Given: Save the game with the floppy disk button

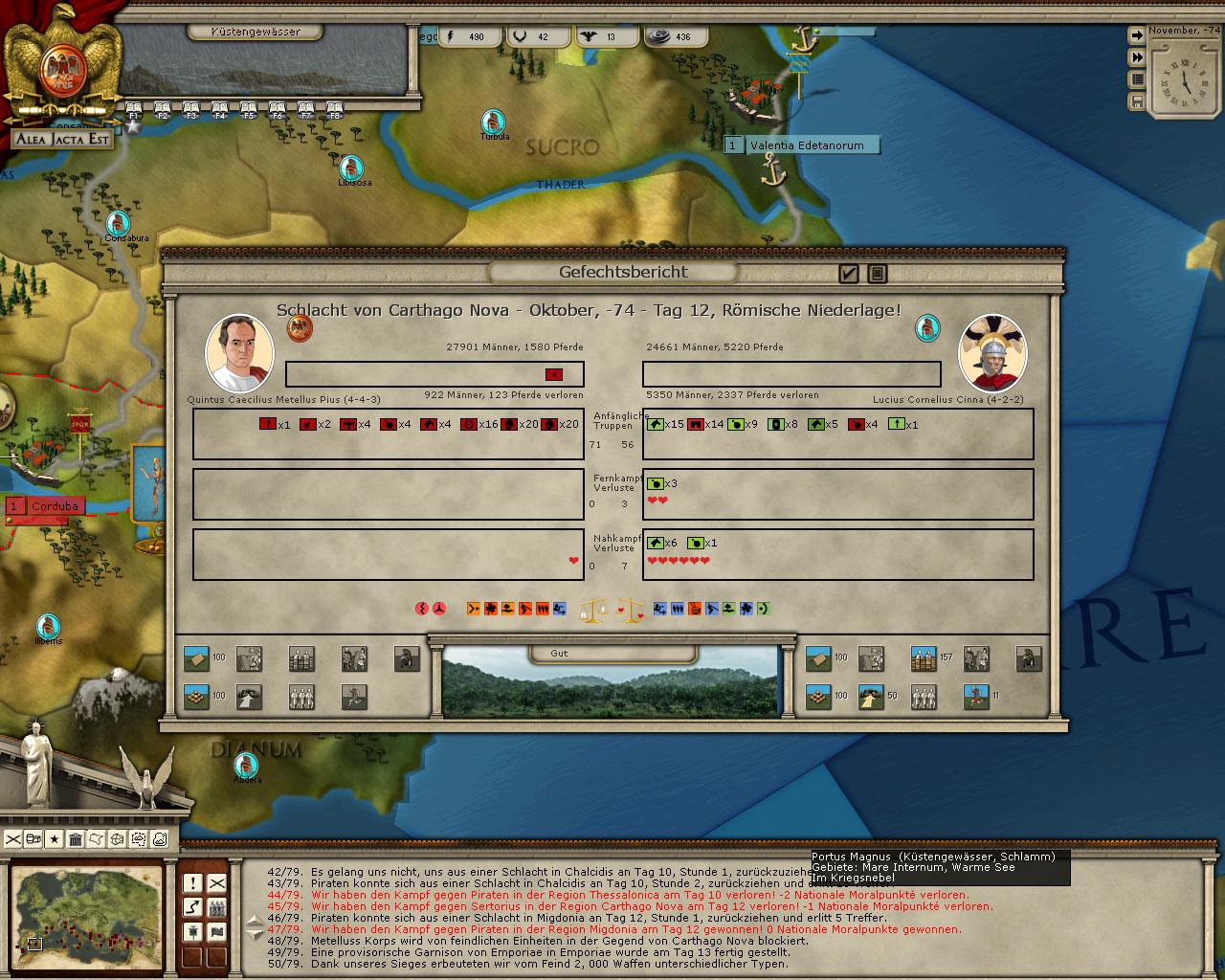Looking at the screenshot, I should point(1137,100).
